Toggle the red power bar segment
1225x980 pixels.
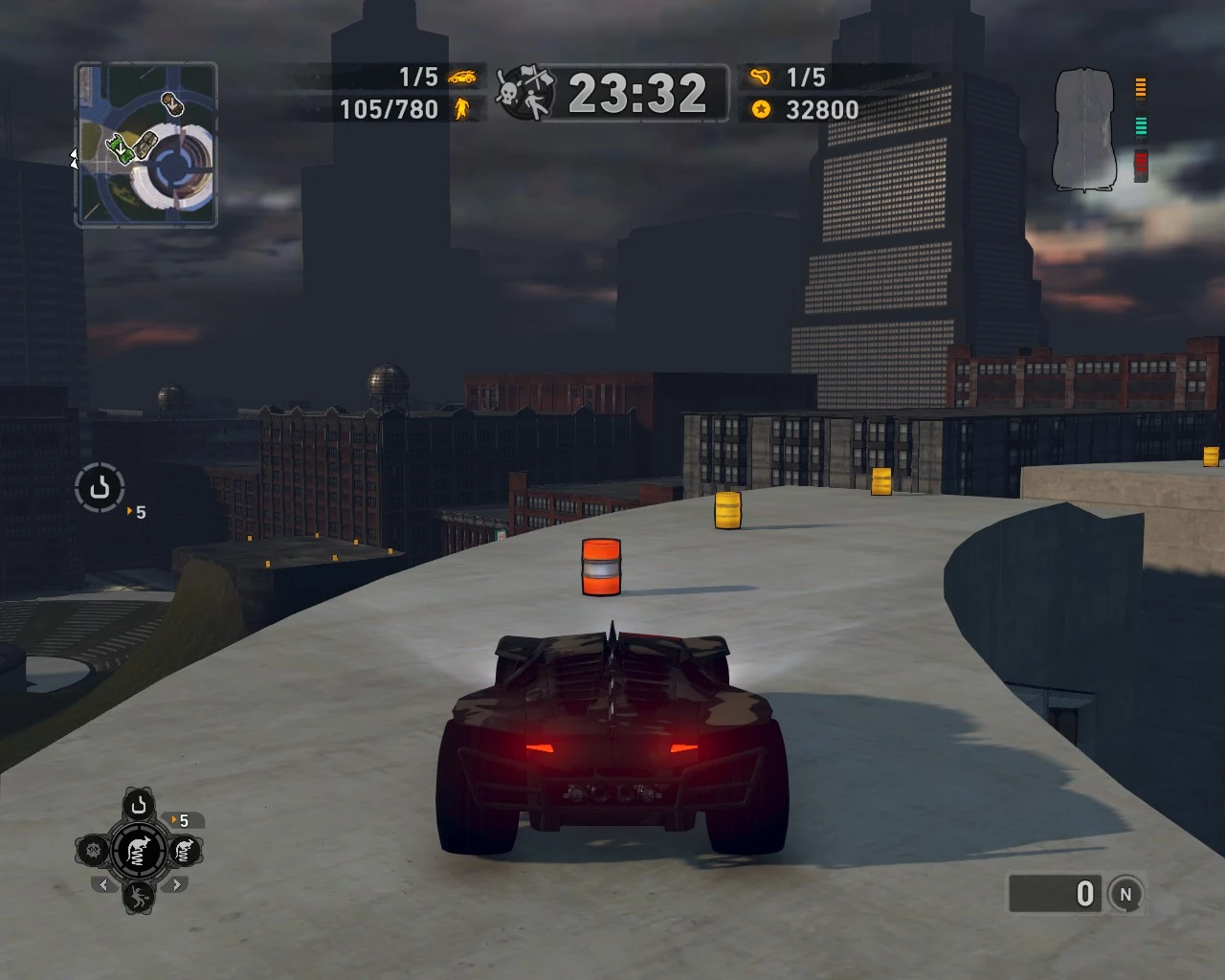1140,161
